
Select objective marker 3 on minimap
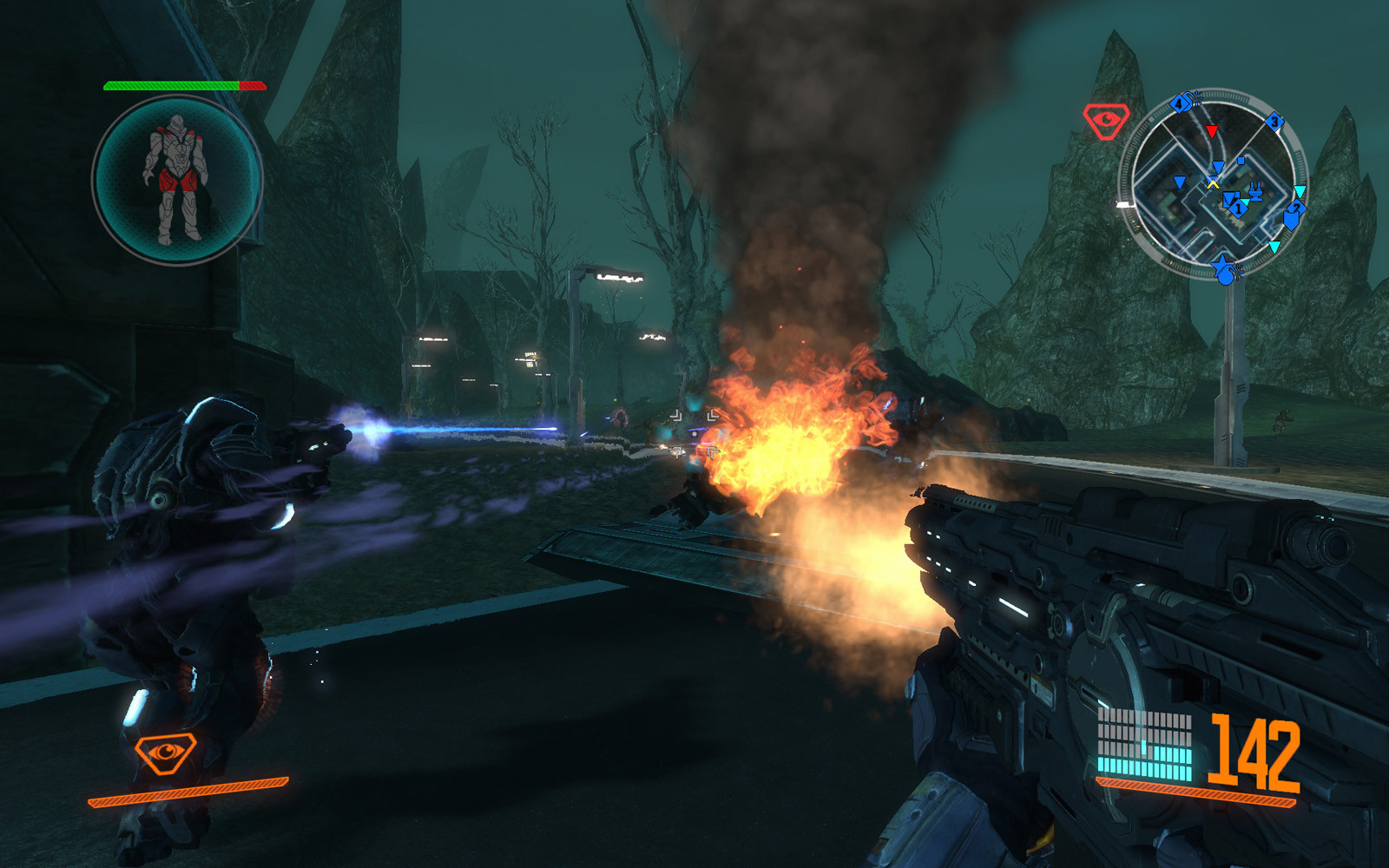(1274, 122)
